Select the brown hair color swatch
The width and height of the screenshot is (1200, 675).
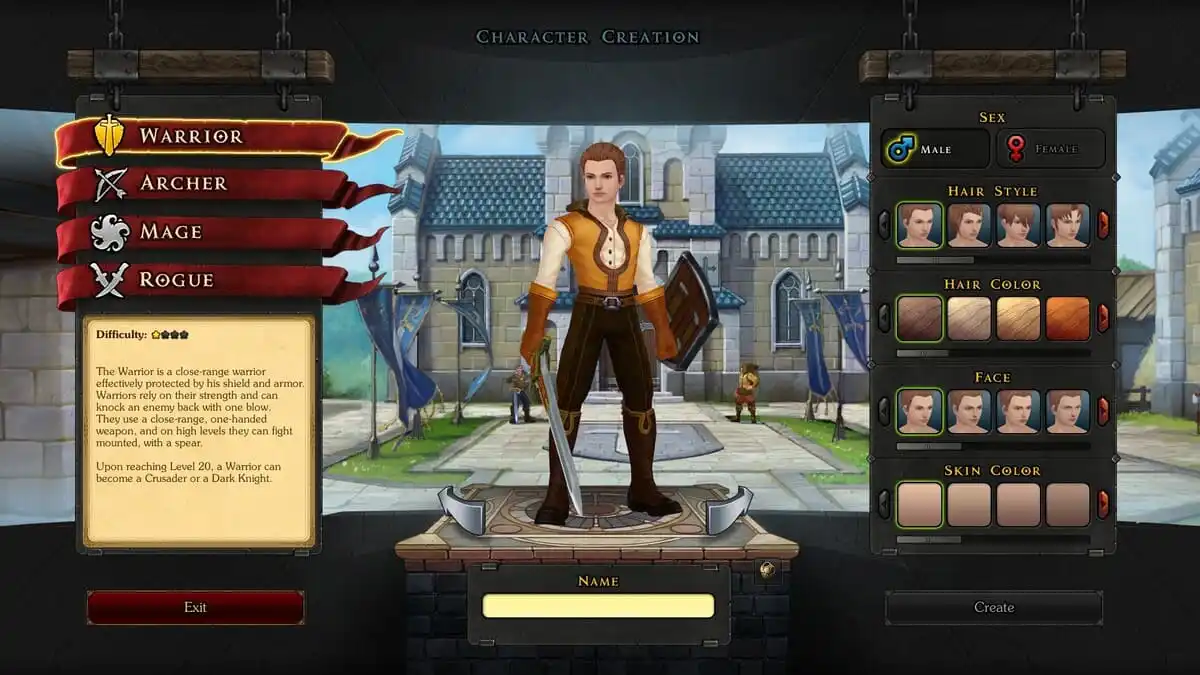(919, 318)
